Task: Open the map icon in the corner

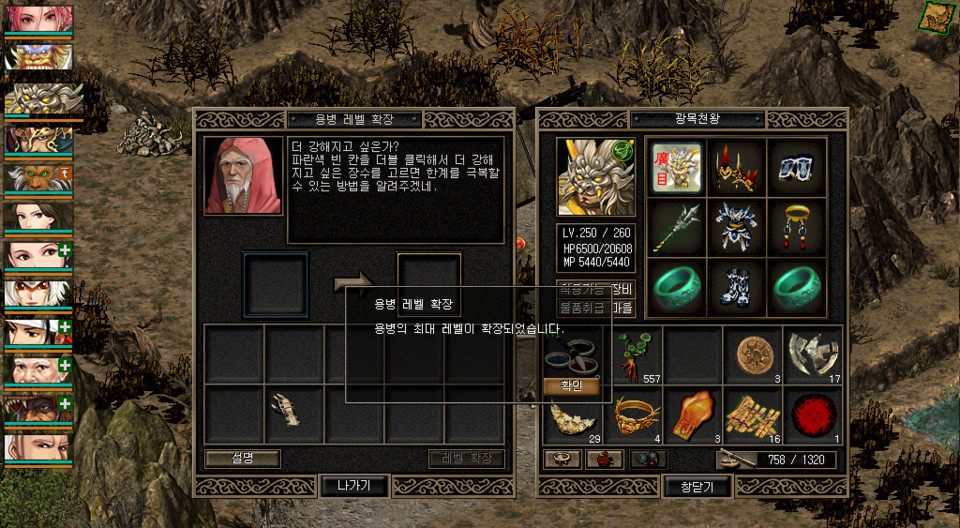Action: pos(937,17)
